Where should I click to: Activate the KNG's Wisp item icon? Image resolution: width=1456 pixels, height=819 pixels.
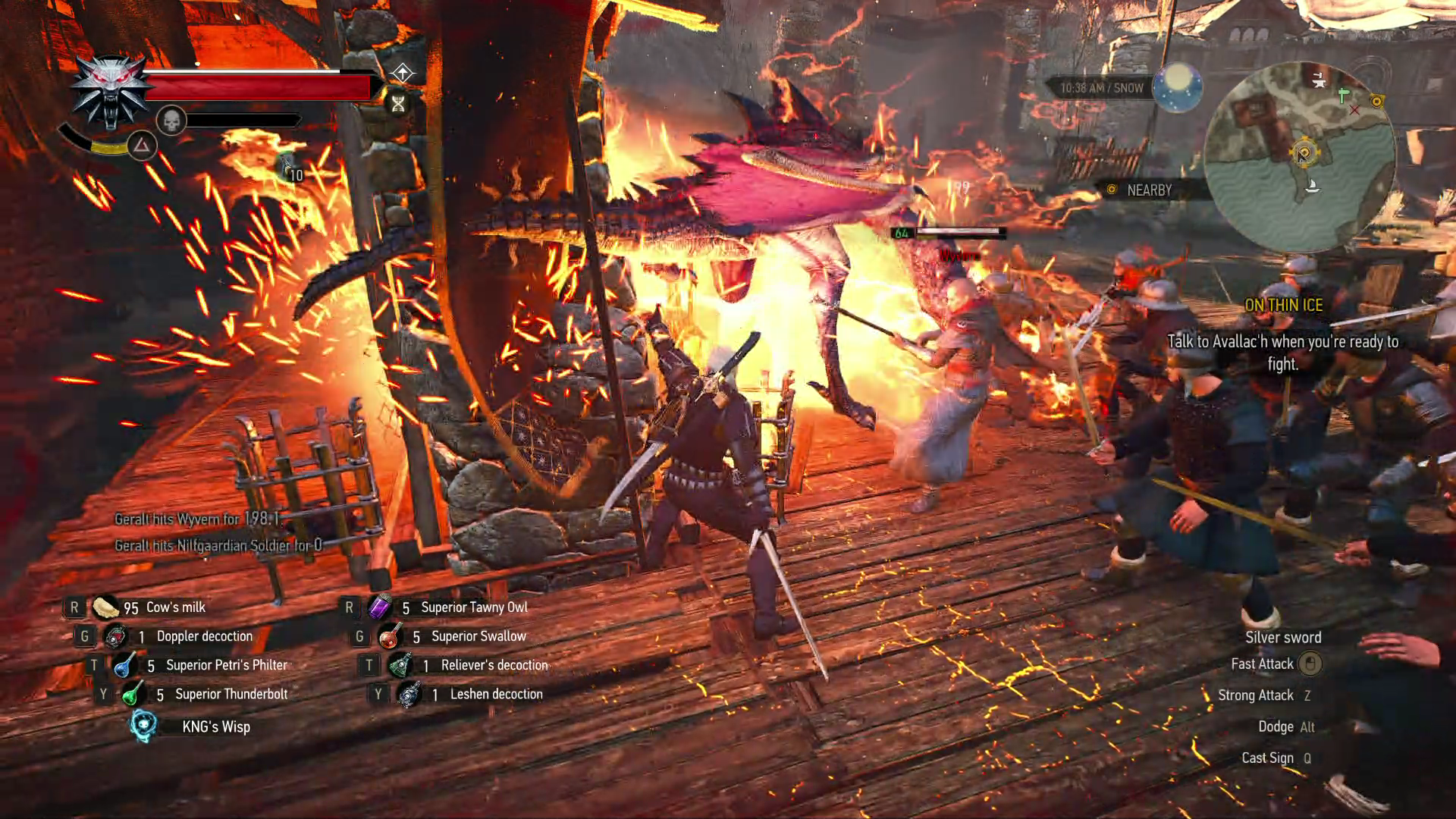coord(143,726)
